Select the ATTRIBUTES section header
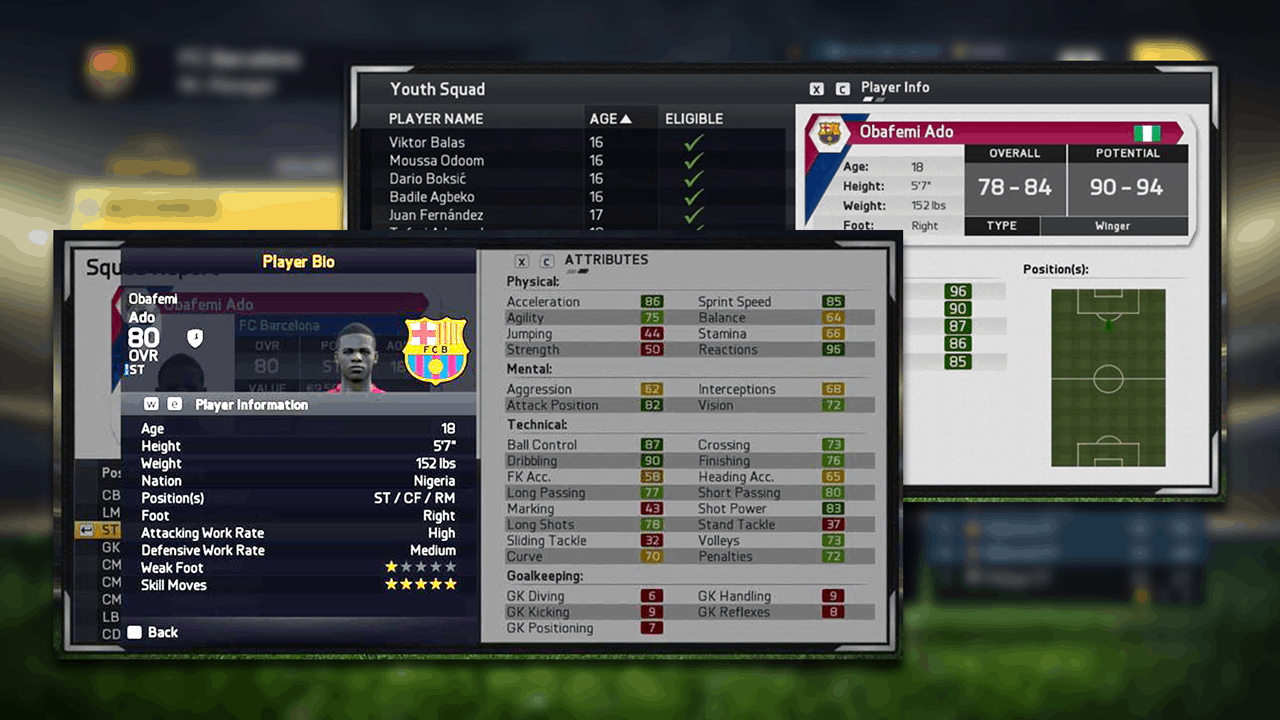 tap(606, 260)
